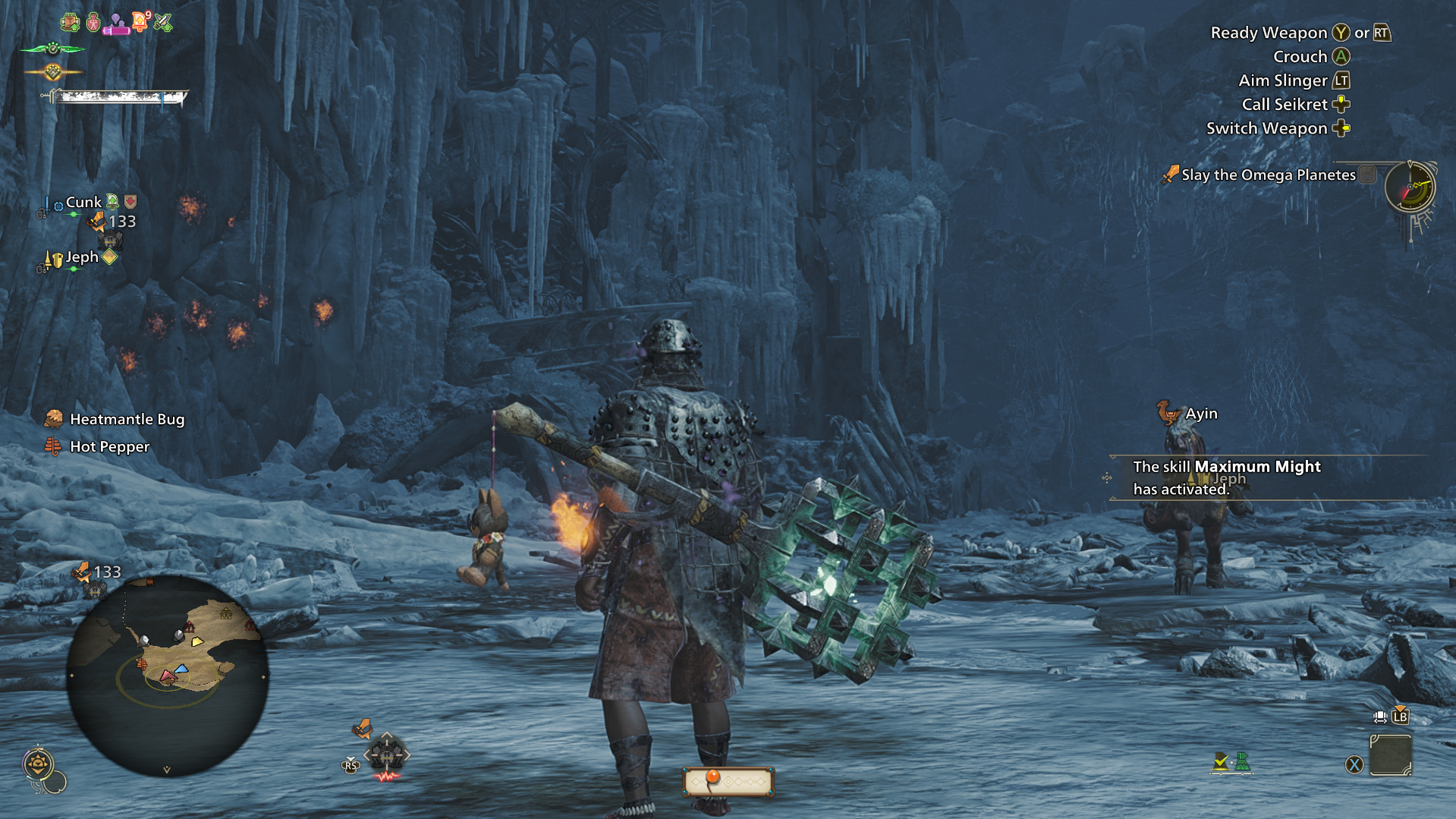Select the yellow check-marked mantle icon

pyautogui.click(x=1220, y=761)
